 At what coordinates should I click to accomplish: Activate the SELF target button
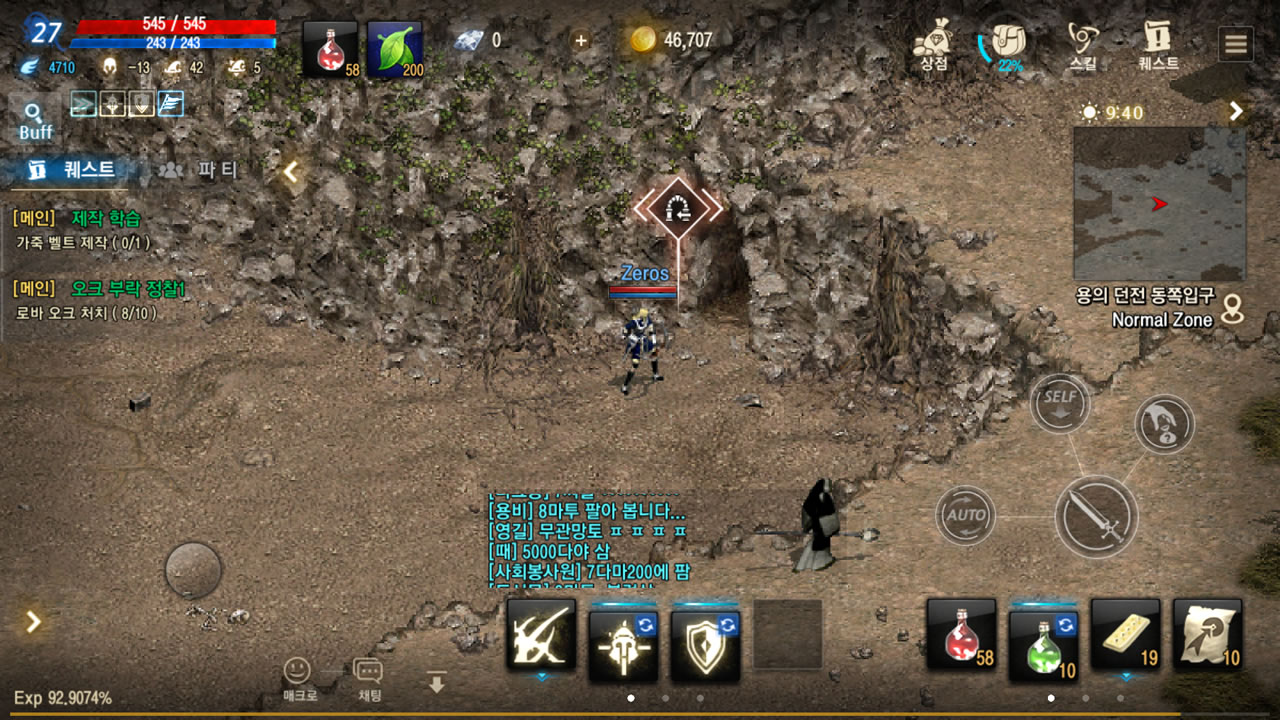1060,402
